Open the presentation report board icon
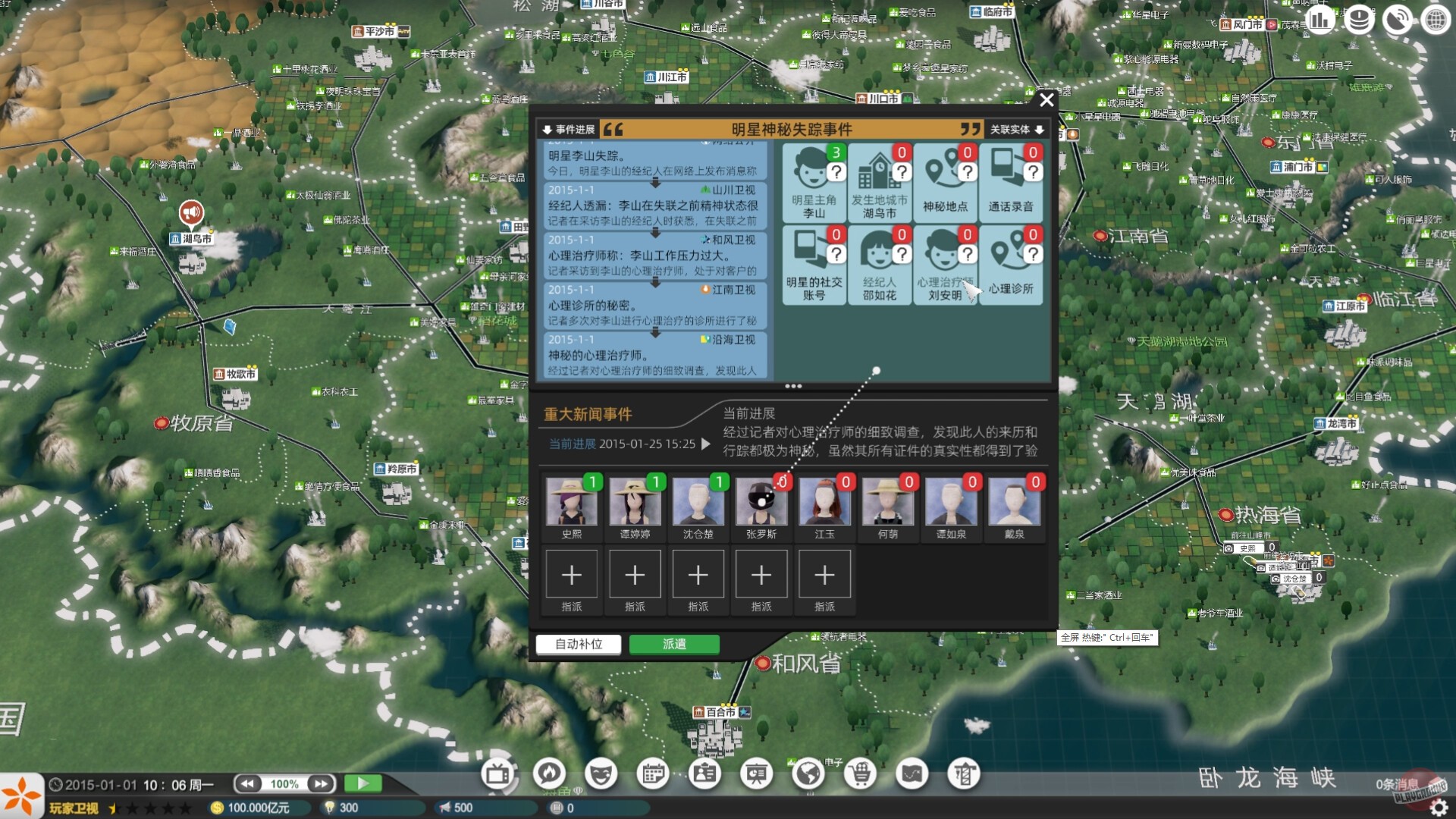 (756, 775)
